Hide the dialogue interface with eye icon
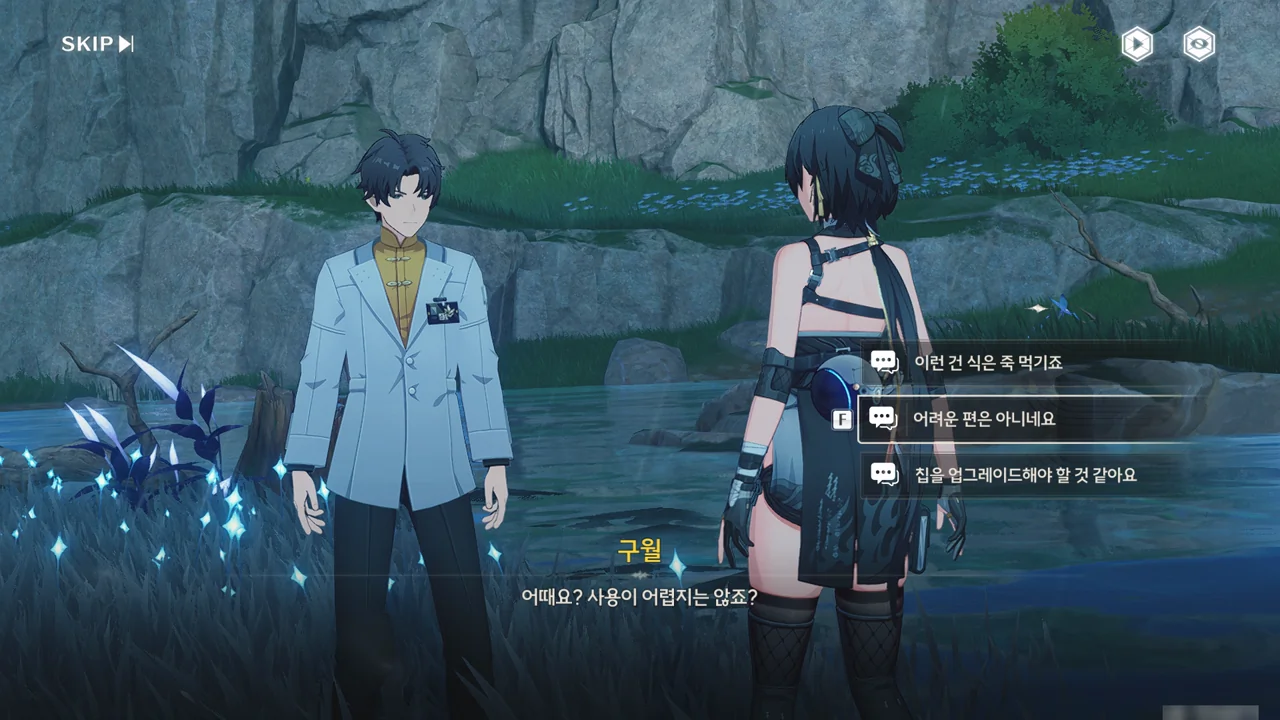The height and width of the screenshot is (720, 1280). [x=1199, y=44]
